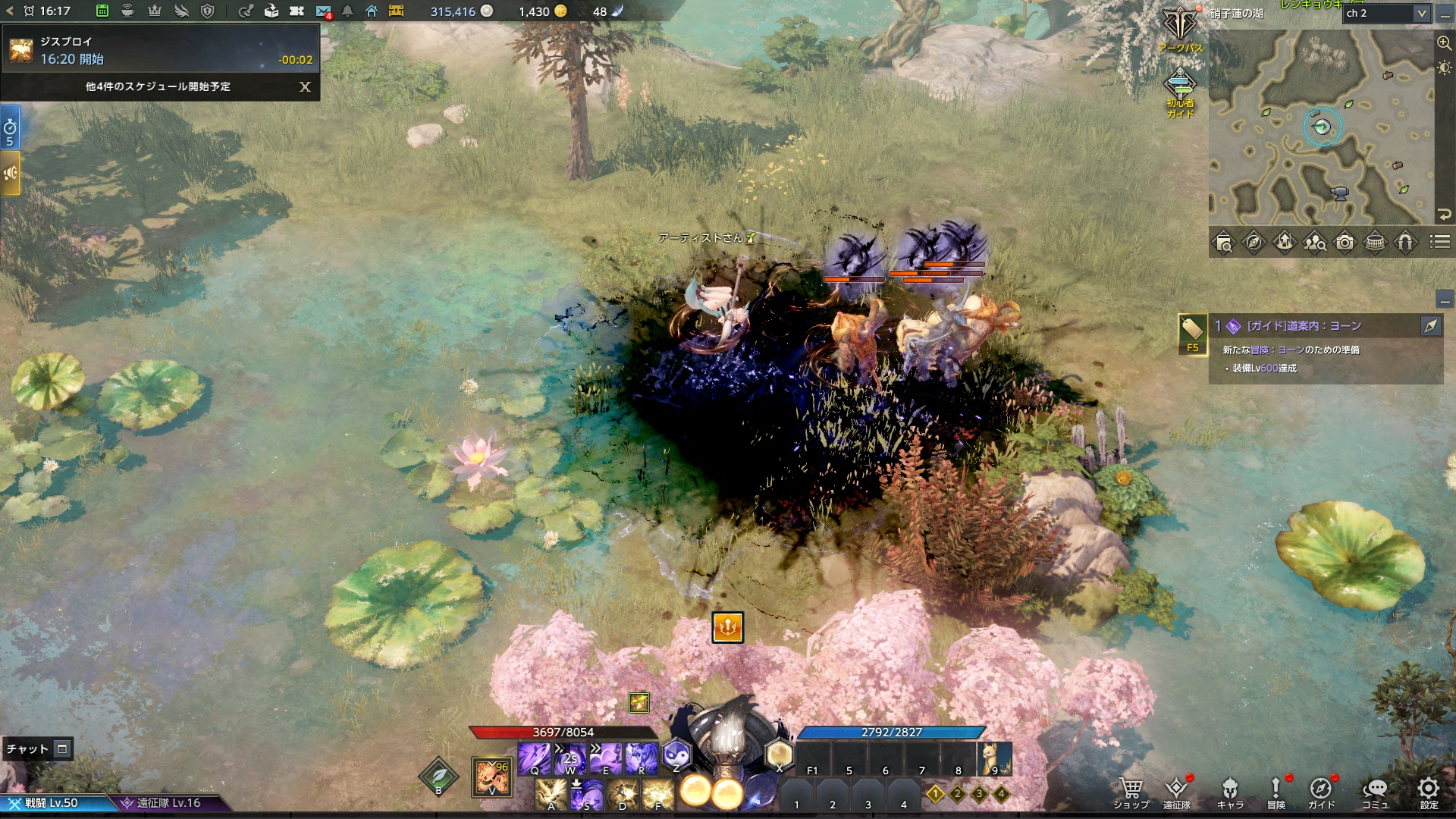This screenshot has width=1456, height=819.
Task: Select the ヨーン guide quest tracker entry
Action: pos(1304,326)
